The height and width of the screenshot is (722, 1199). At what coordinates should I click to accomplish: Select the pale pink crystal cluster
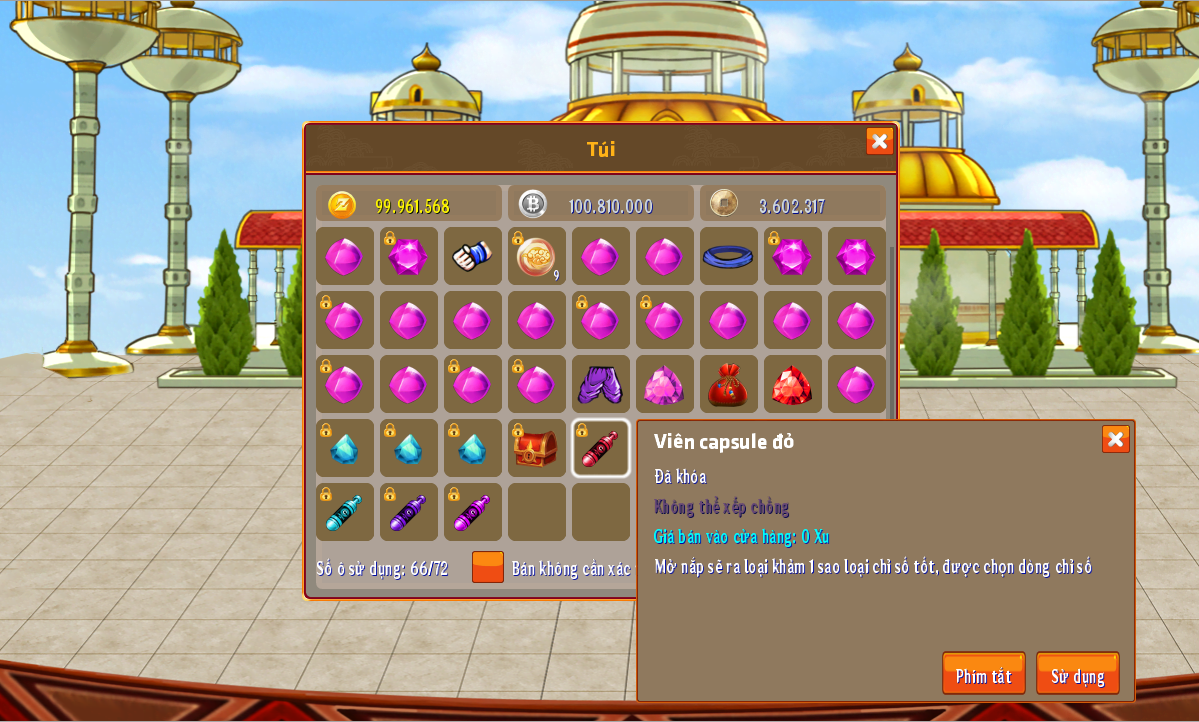(x=664, y=384)
